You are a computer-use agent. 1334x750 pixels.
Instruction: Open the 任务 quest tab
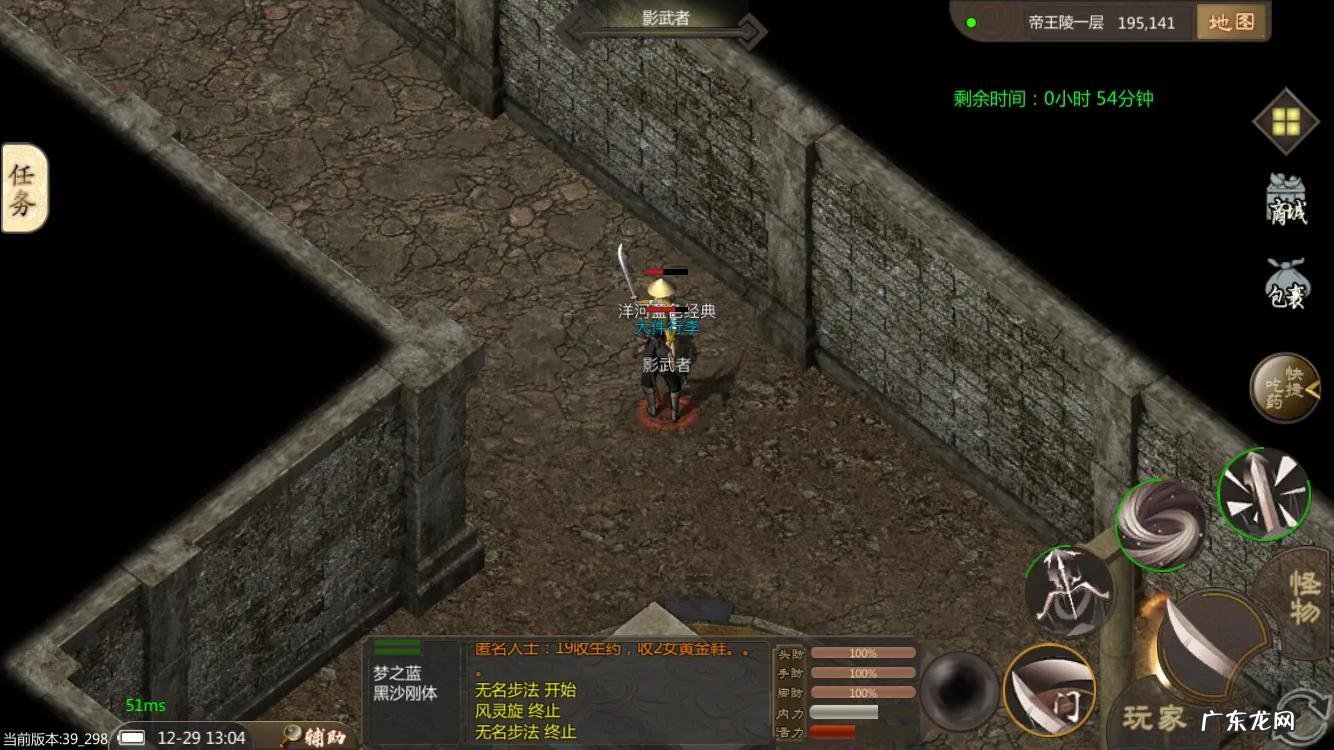[24, 188]
